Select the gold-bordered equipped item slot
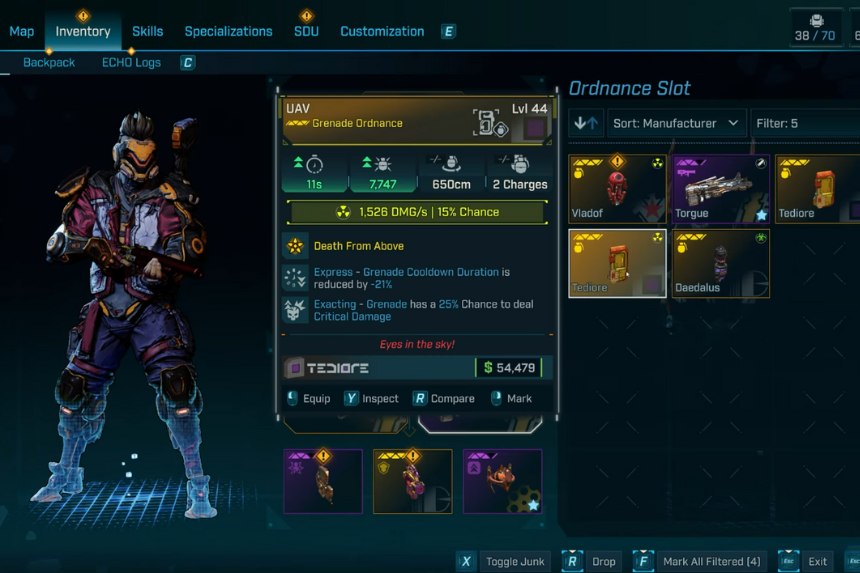 (412, 481)
